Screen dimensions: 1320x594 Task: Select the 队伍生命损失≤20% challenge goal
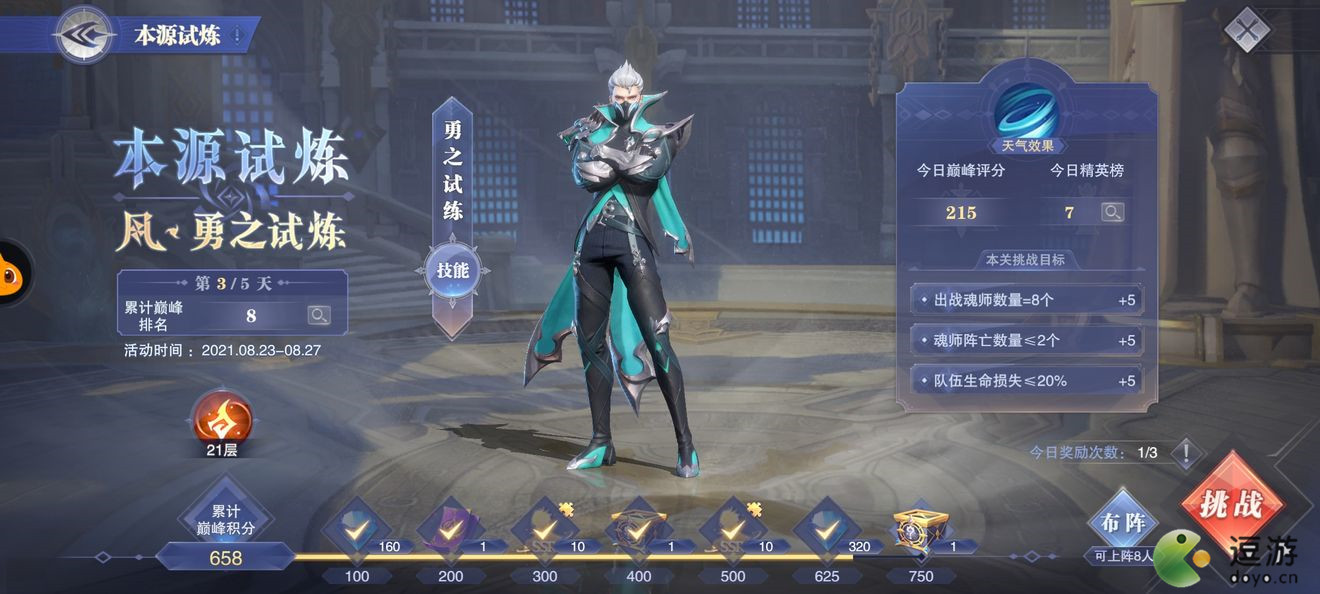click(x=1027, y=381)
